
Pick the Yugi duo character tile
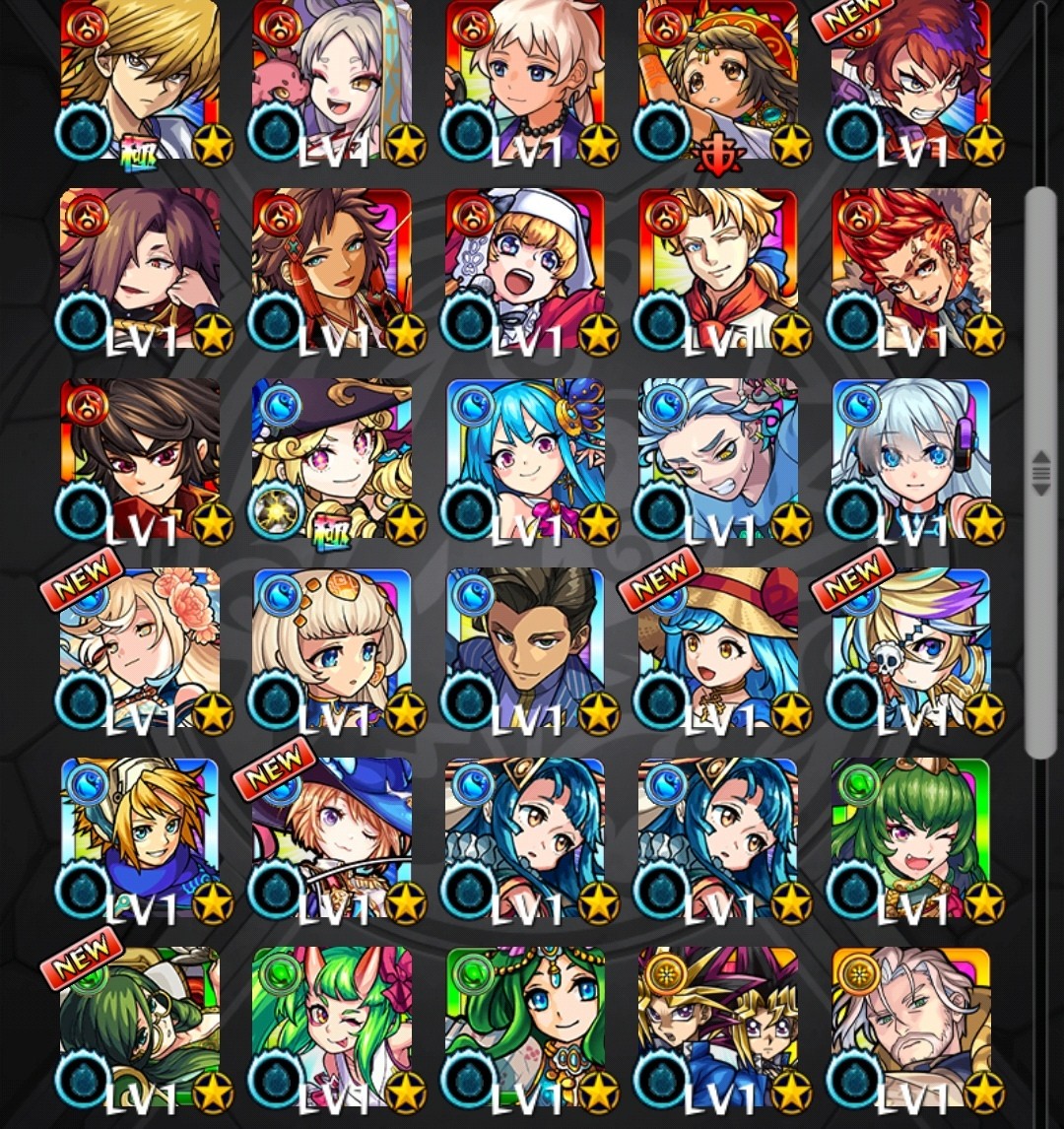[718, 1029]
